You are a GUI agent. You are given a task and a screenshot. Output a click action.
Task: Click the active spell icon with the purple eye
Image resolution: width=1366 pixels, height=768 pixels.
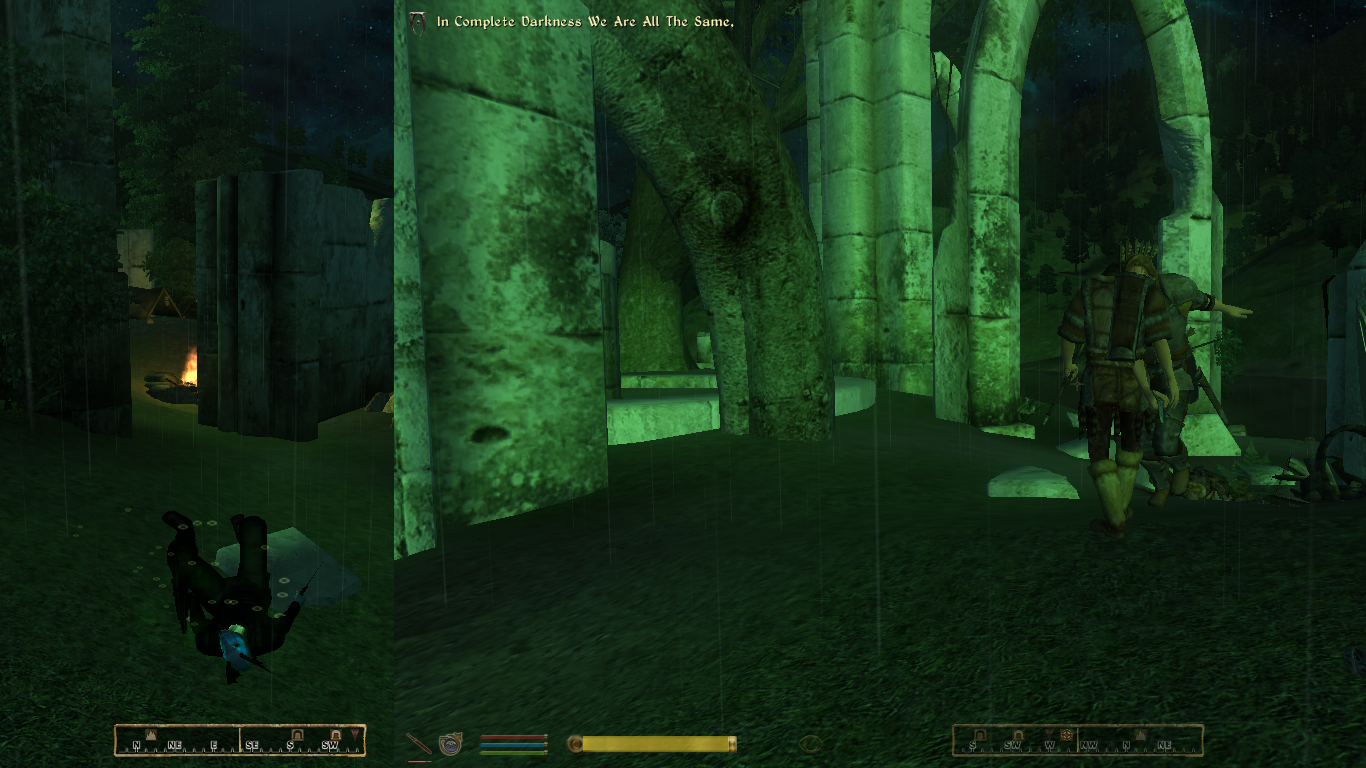click(x=451, y=744)
